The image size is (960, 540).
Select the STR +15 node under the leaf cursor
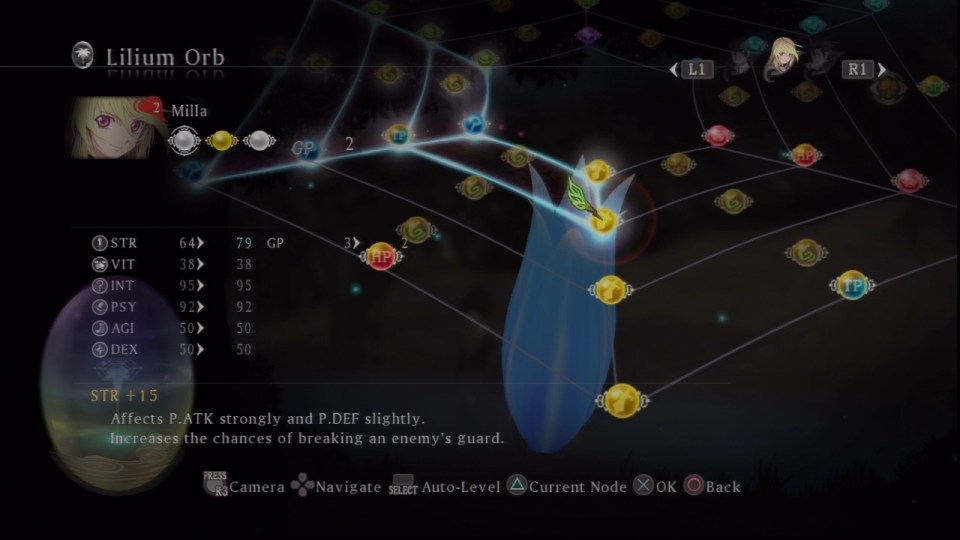(x=603, y=220)
